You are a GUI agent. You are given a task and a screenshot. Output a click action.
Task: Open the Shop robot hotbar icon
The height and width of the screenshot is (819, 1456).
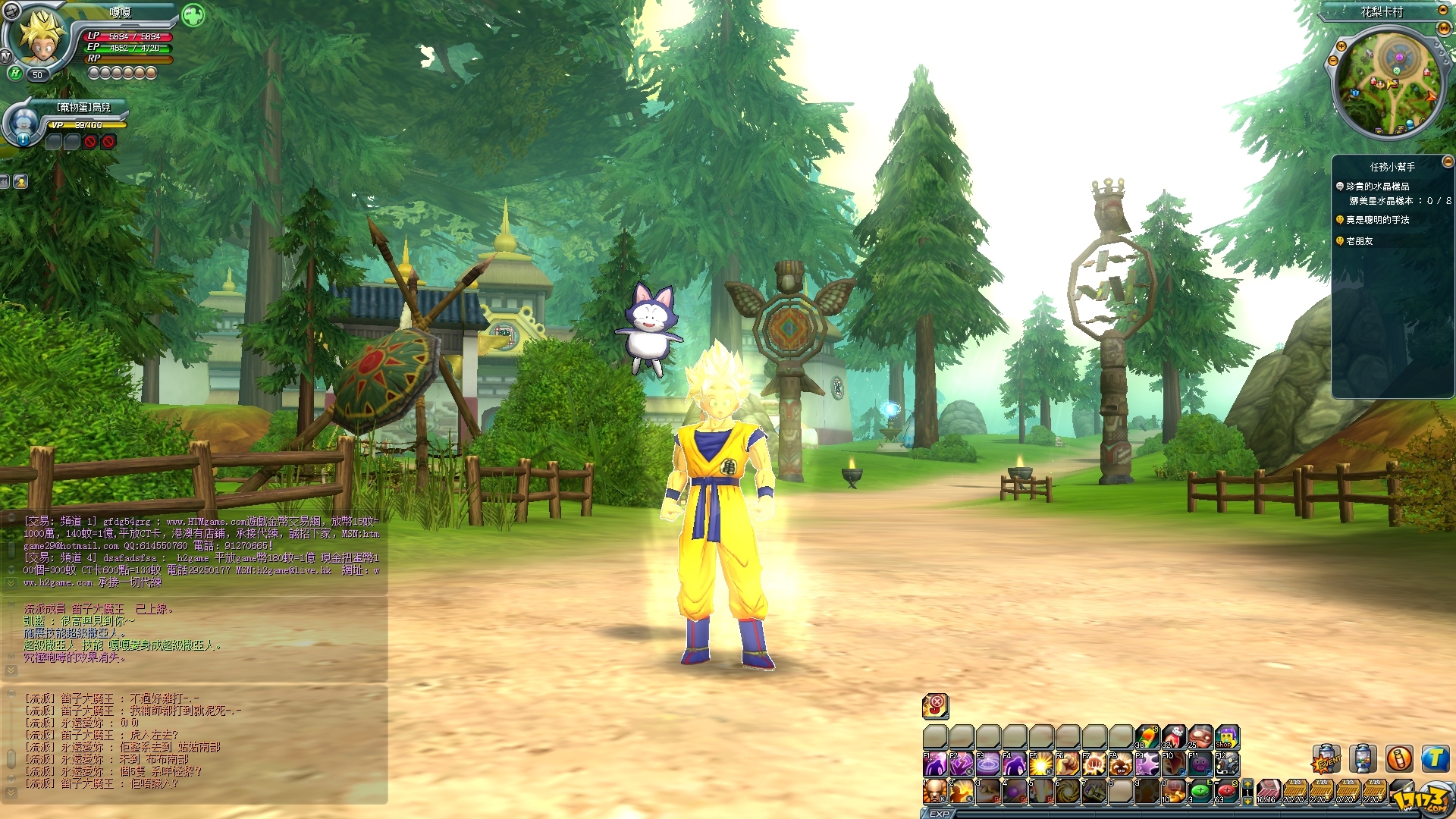pos(1227,736)
